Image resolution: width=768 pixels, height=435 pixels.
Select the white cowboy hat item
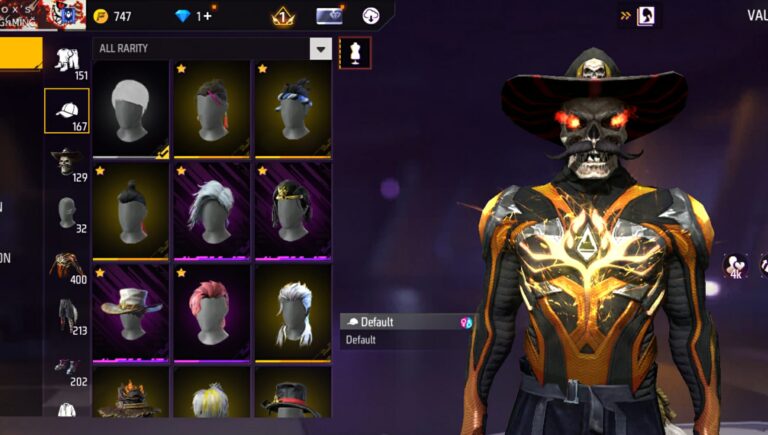click(x=131, y=312)
